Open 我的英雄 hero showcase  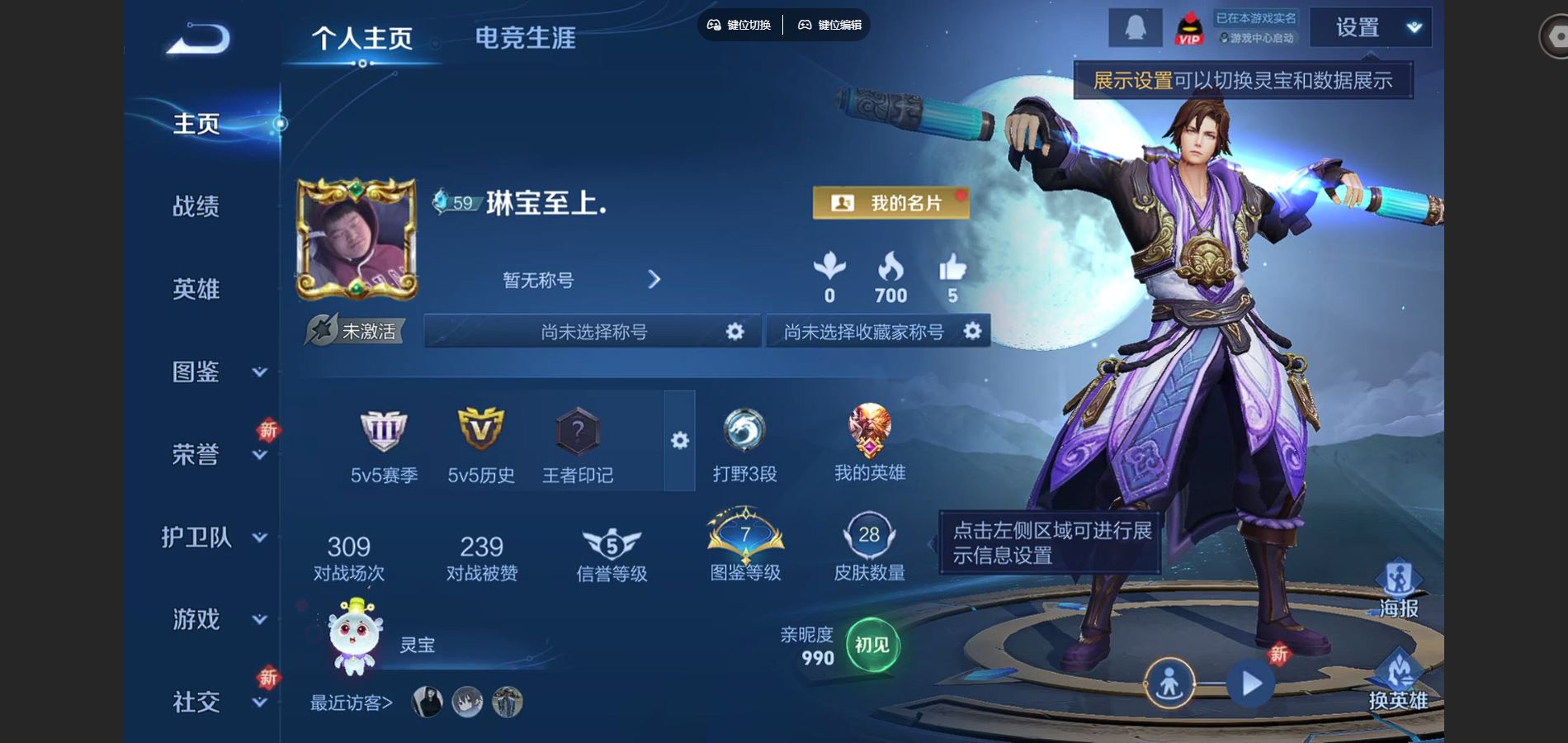[x=869, y=442]
